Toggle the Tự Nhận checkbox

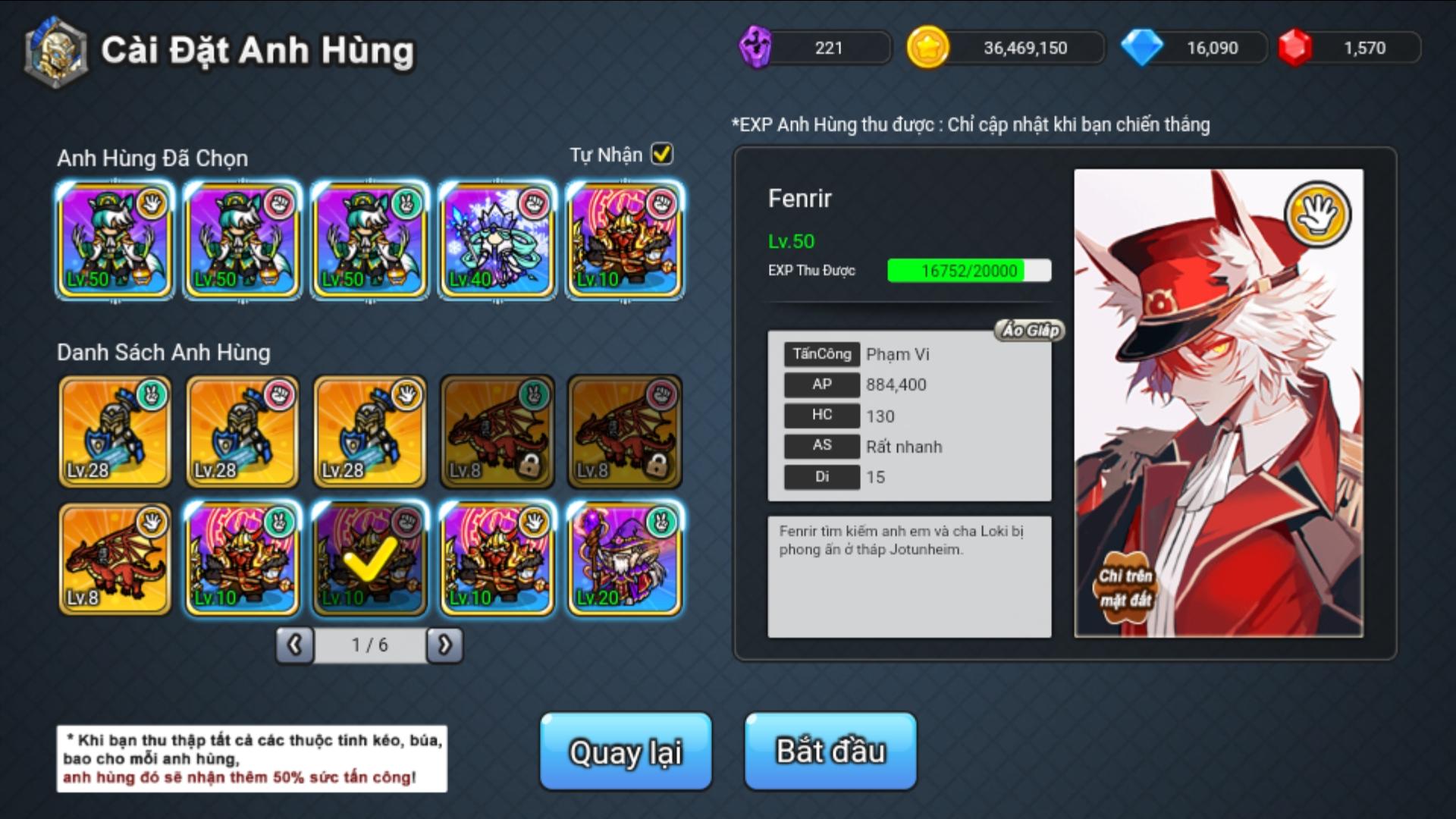(661, 154)
